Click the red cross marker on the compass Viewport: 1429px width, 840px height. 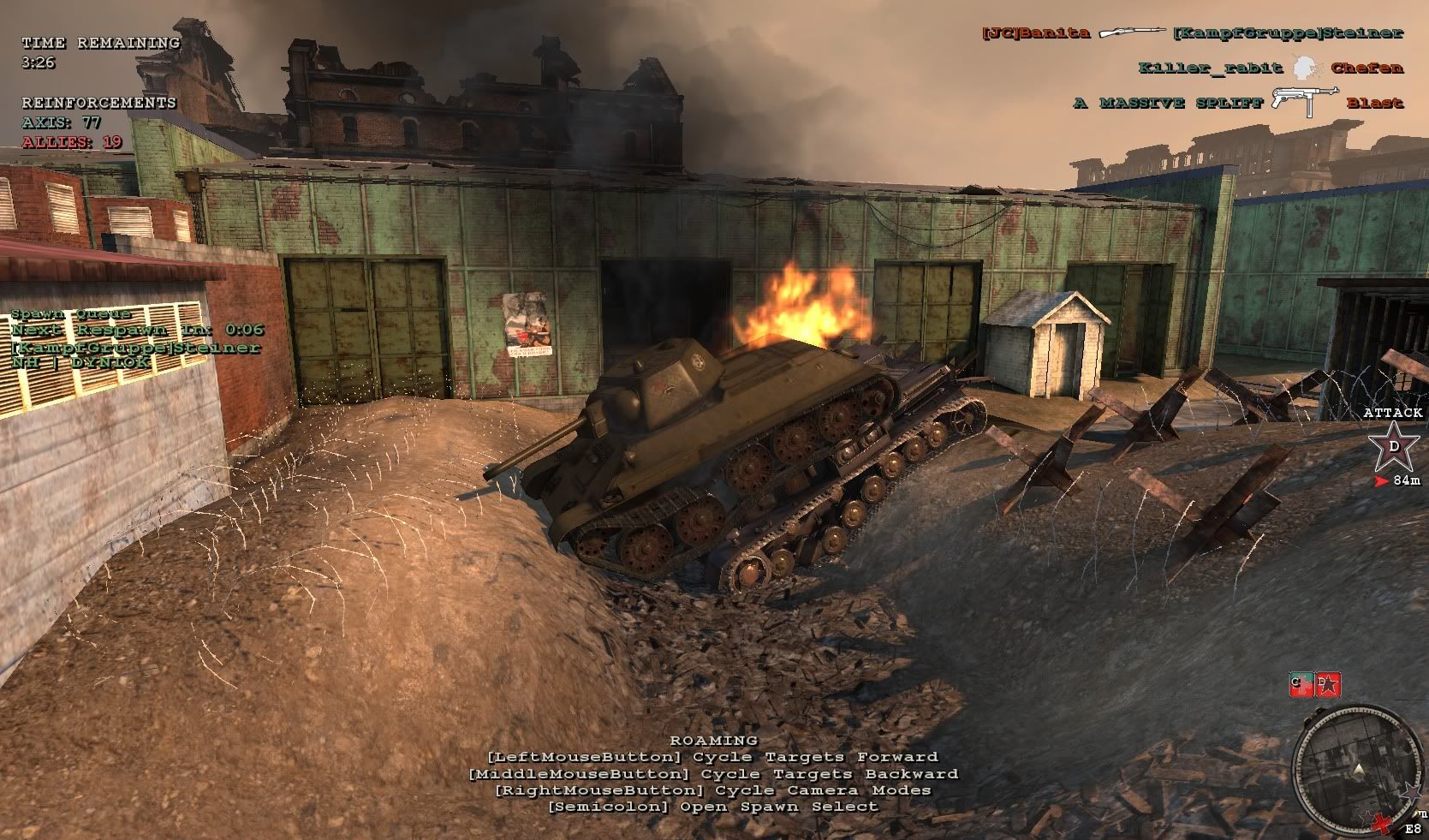[x=1382, y=823]
